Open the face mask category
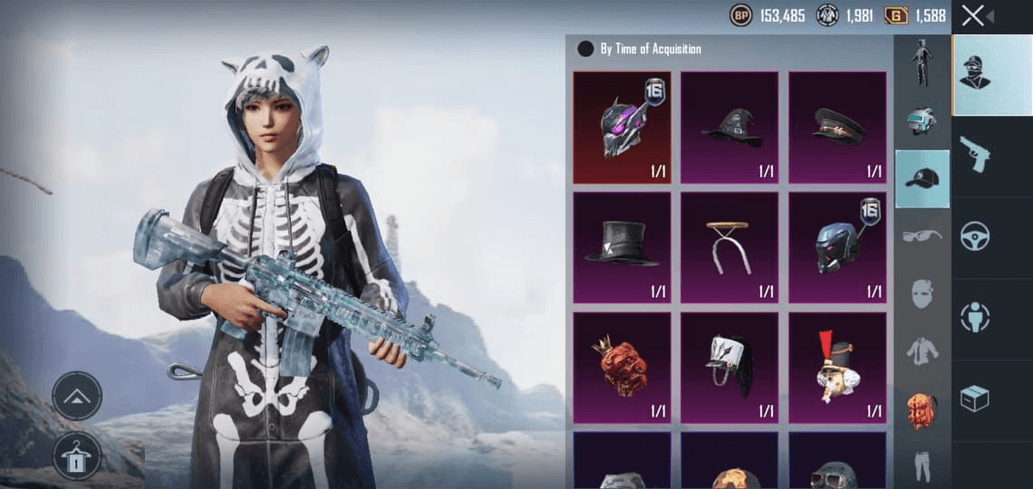This screenshot has width=1033, height=489. pyautogui.click(x=922, y=294)
